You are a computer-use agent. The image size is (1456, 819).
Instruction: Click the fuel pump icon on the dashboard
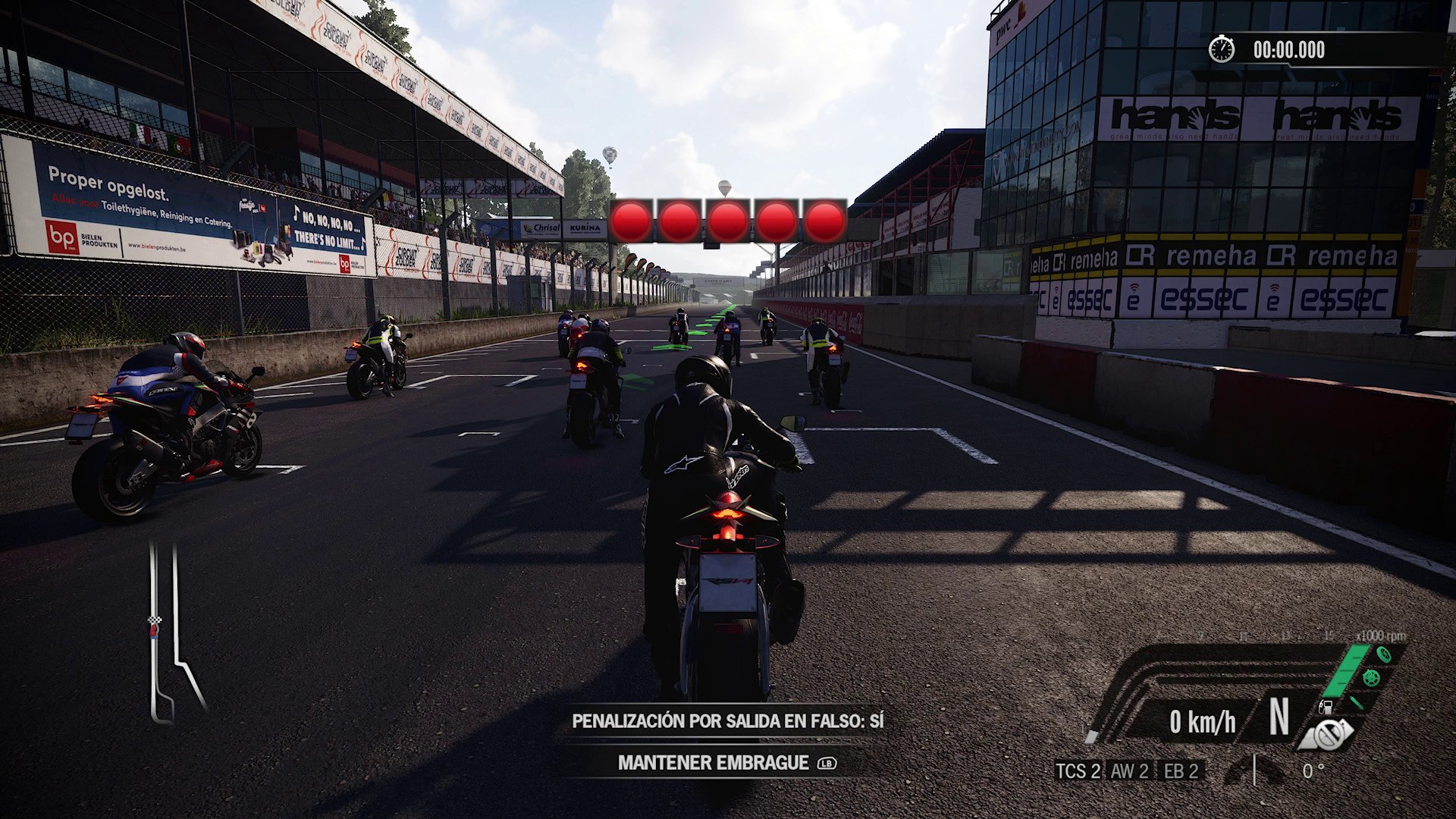click(x=1326, y=708)
